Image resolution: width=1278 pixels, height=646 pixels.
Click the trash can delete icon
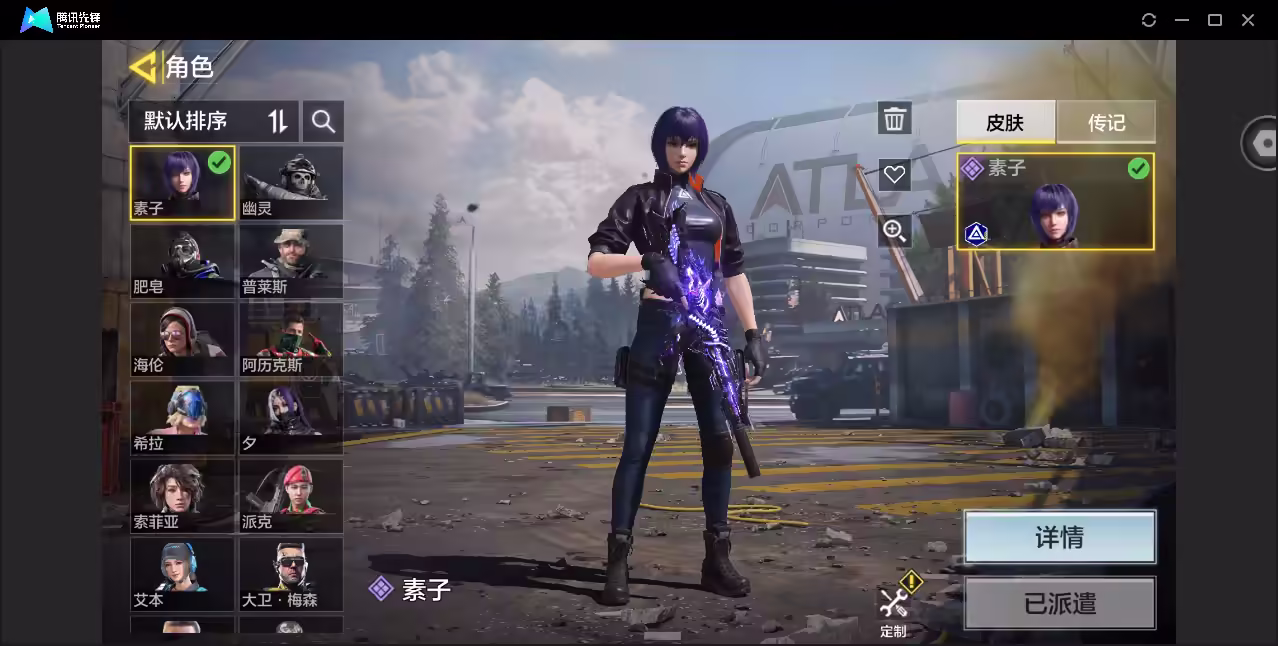pyautogui.click(x=894, y=119)
